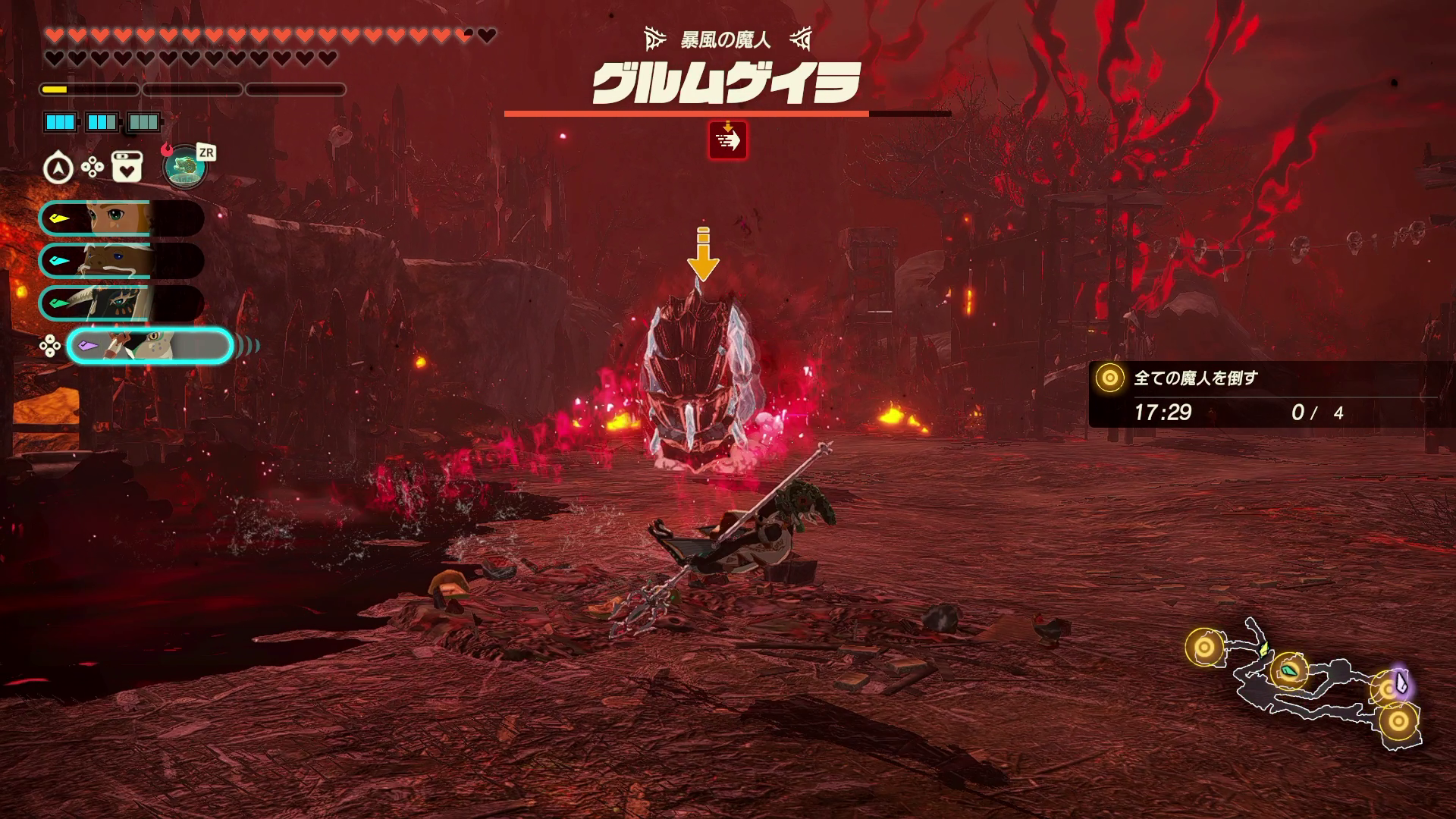Select the highlighted Zora character with purple marker
The image size is (1456, 819).
pos(149,346)
